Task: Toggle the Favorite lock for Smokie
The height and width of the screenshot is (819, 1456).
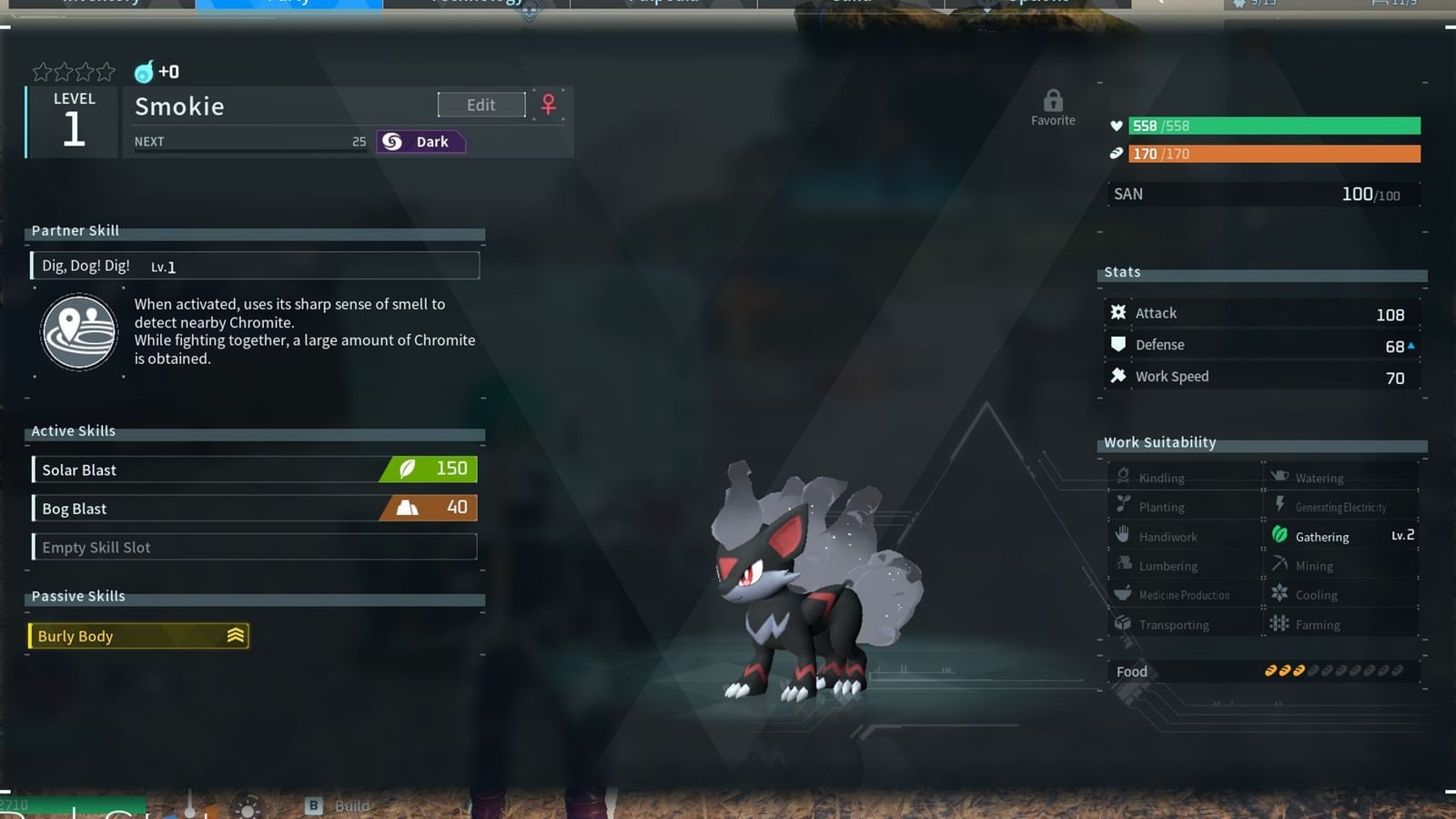Action: (x=1053, y=100)
